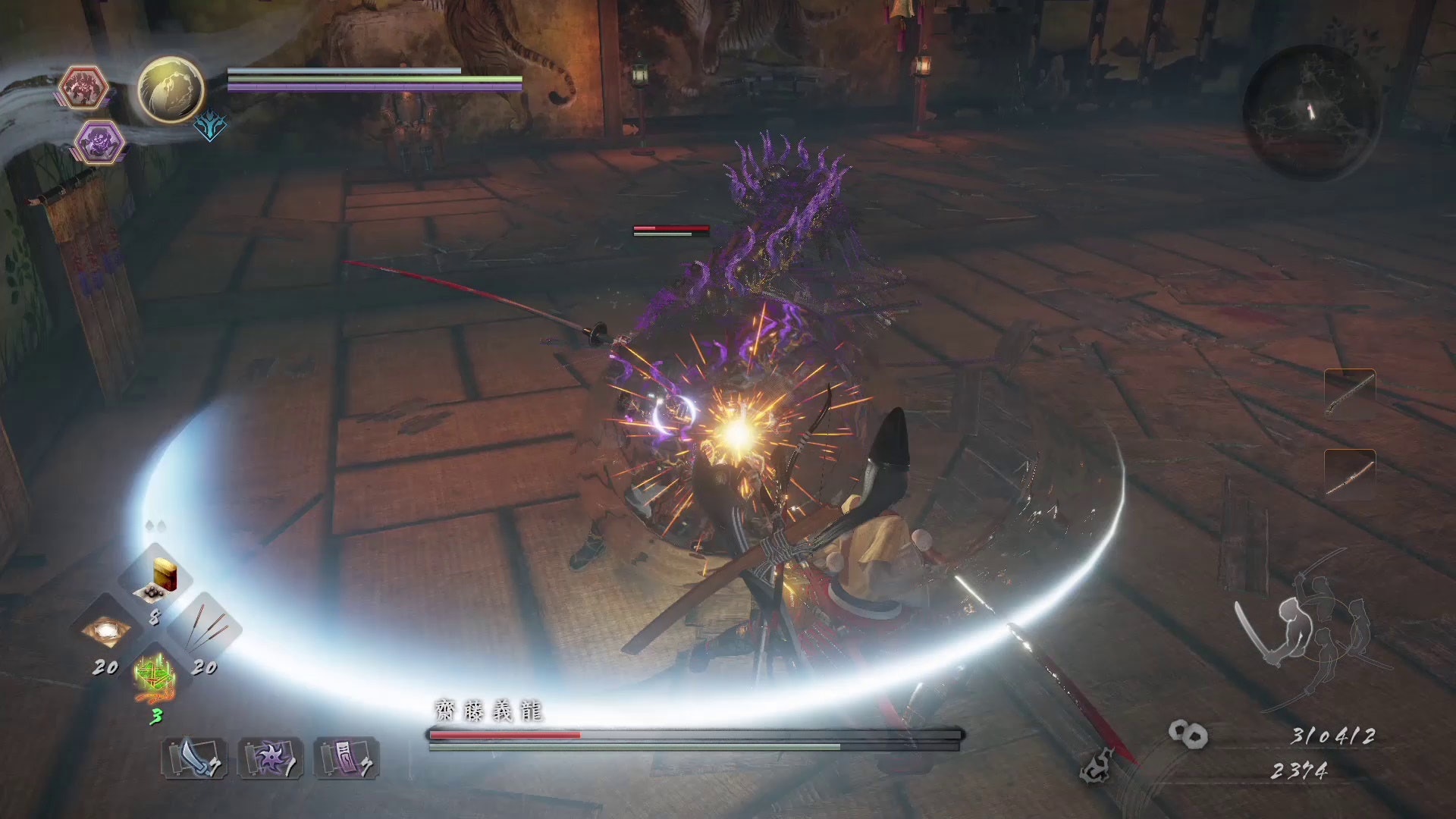Select the needles shortcut item slot
The height and width of the screenshot is (819, 1456).
pos(203,632)
